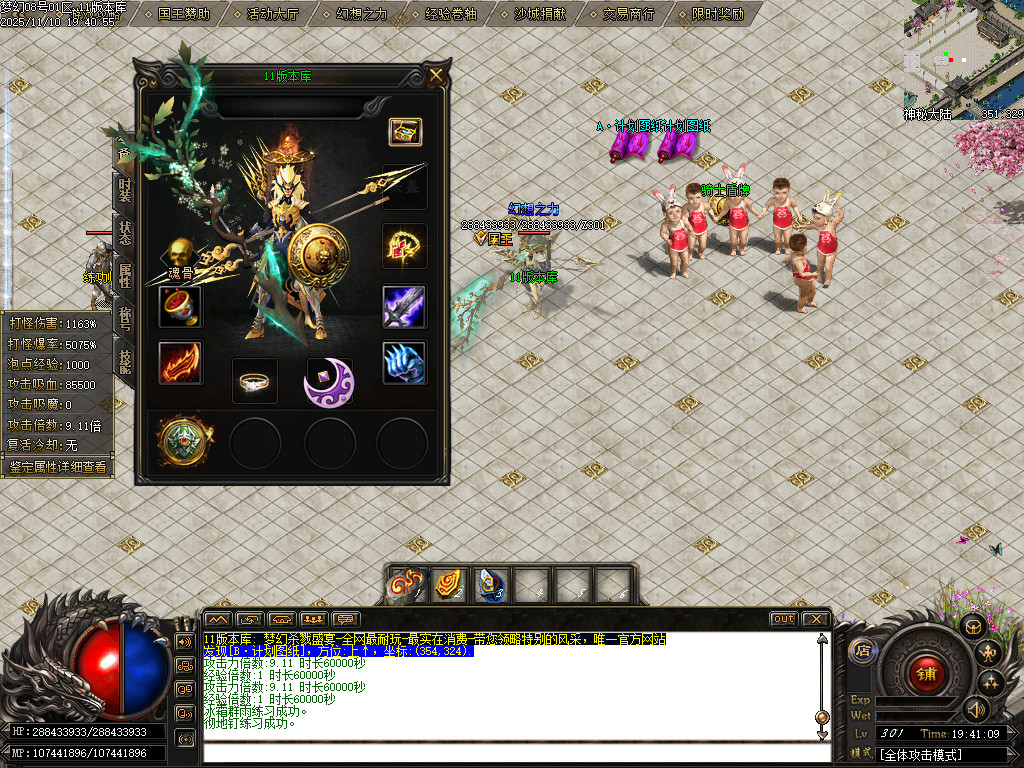
Task: Select the purple sword equipment slot
Action: click(404, 306)
